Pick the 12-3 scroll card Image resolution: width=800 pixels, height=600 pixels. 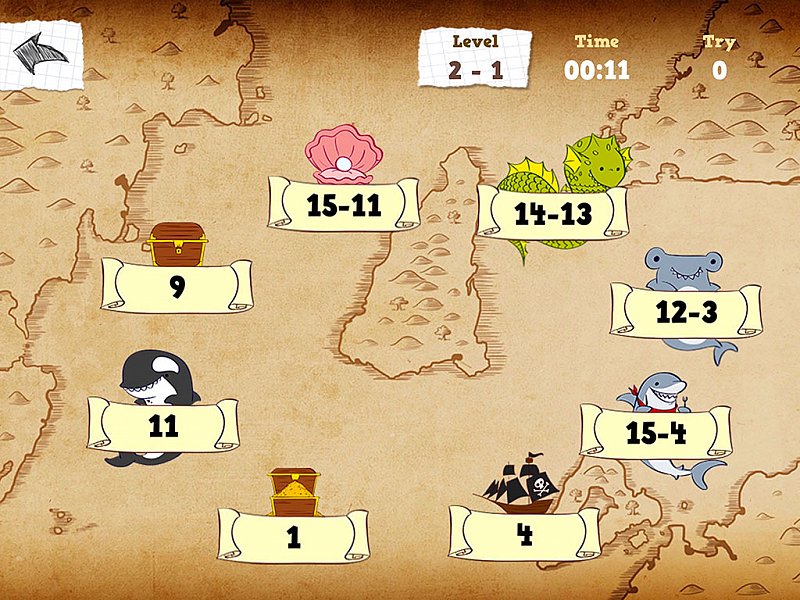(x=686, y=312)
